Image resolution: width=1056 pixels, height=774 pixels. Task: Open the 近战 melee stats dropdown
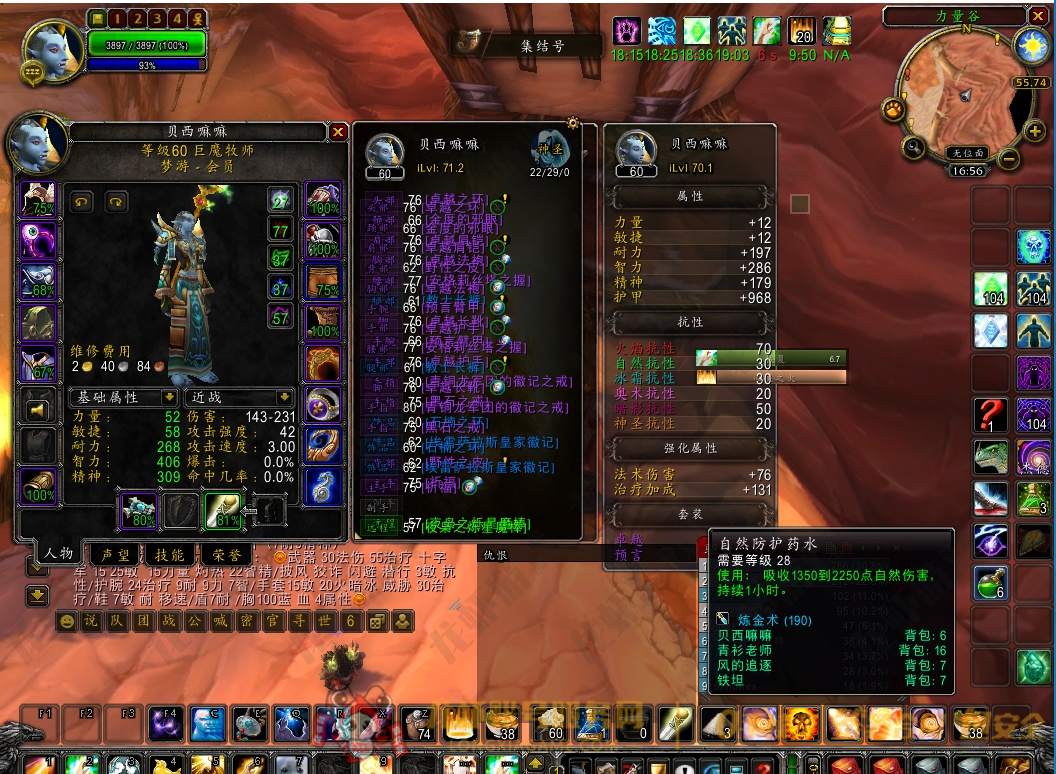[x=285, y=397]
